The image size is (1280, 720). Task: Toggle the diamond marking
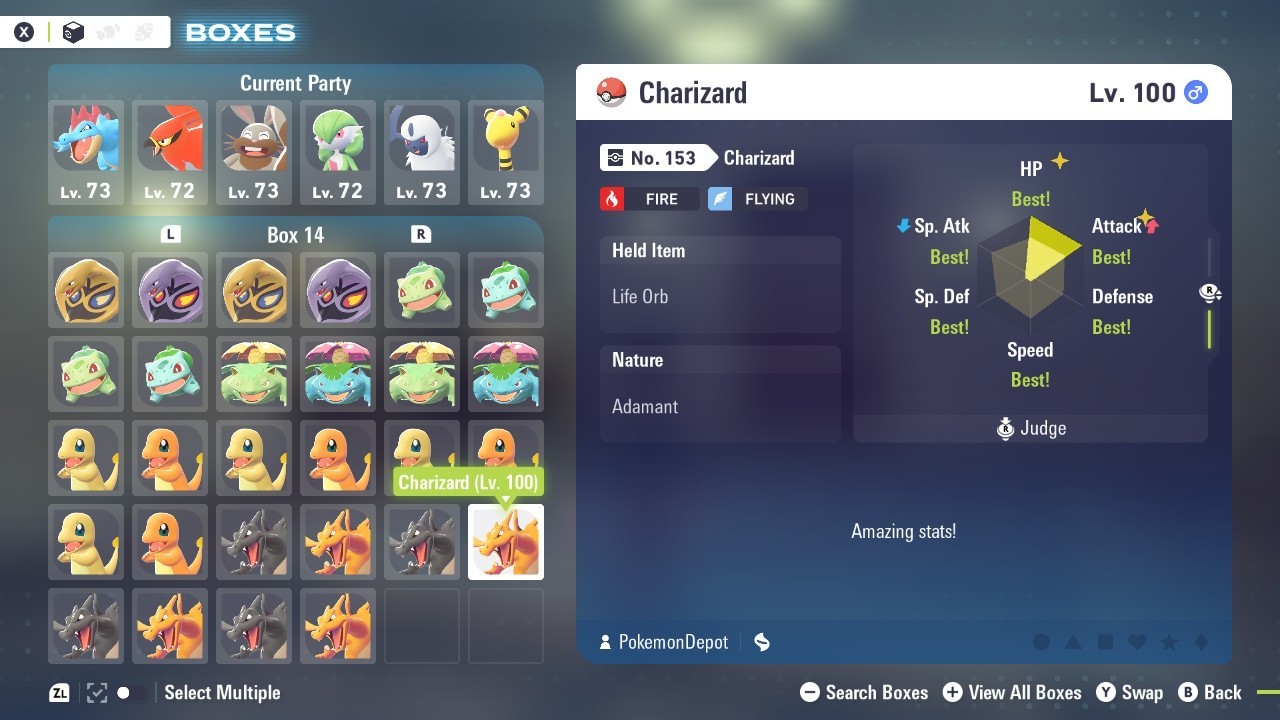click(1201, 642)
